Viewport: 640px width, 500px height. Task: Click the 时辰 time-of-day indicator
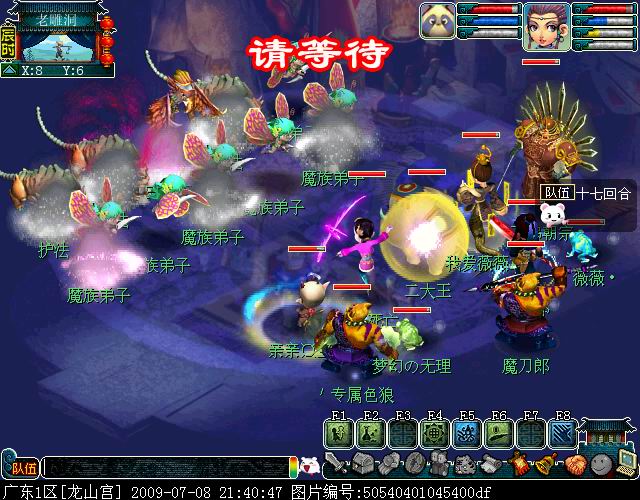(x=9, y=45)
